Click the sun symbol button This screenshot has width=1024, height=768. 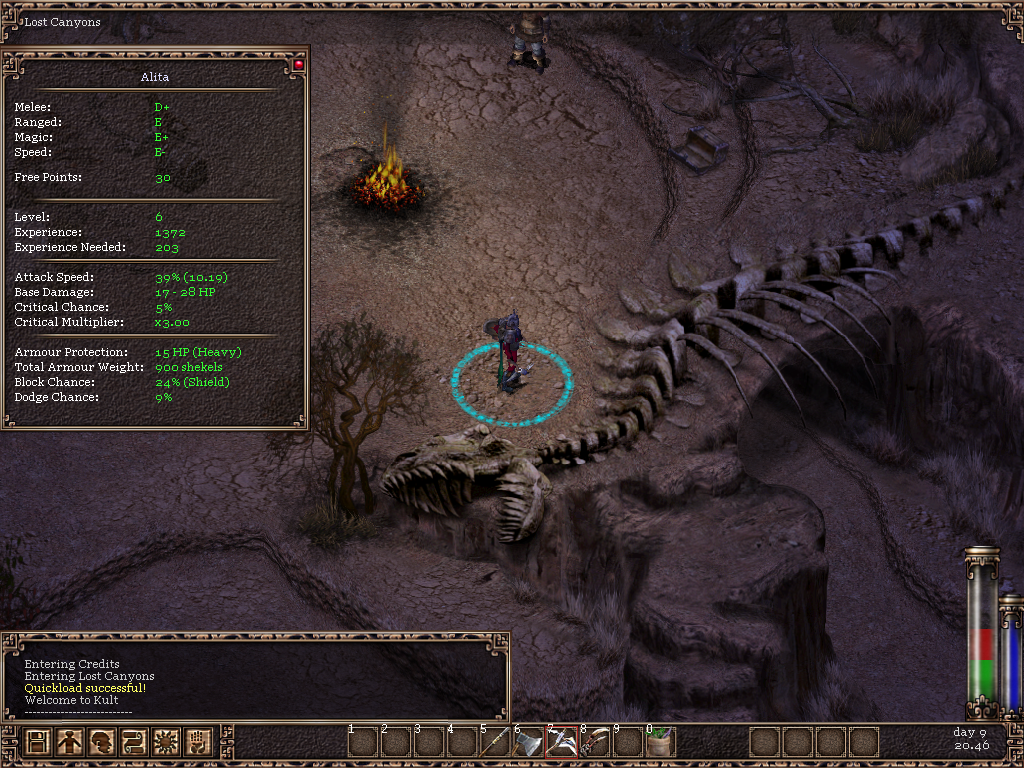166,742
